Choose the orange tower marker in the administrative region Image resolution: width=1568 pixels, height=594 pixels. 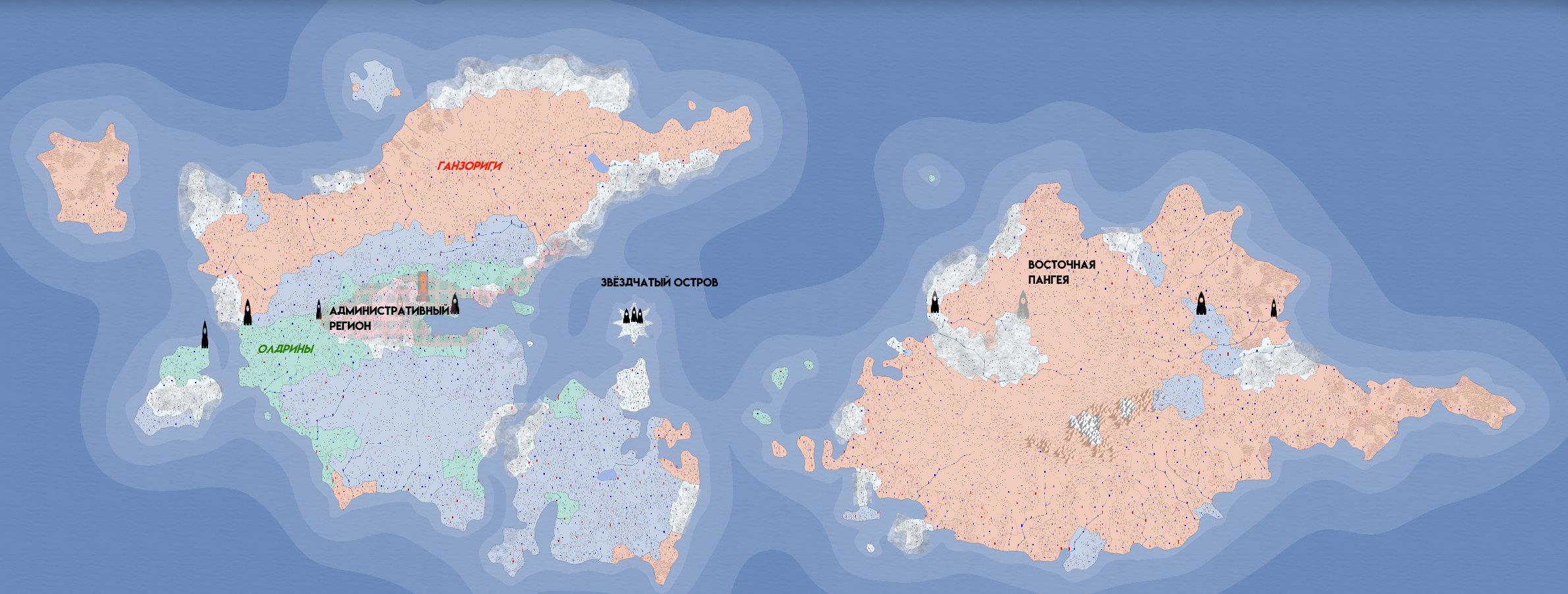tap(423, 285)
